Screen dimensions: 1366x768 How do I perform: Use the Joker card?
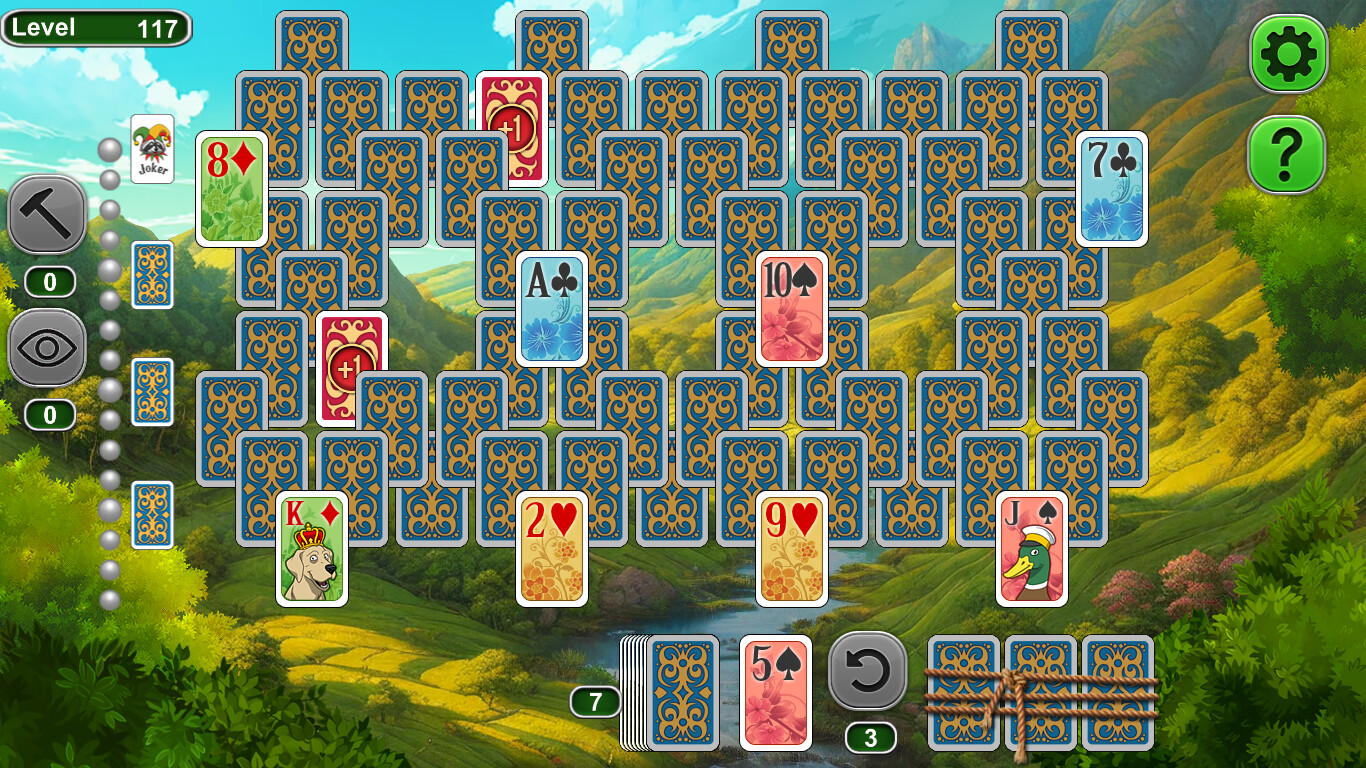(152, 148)
